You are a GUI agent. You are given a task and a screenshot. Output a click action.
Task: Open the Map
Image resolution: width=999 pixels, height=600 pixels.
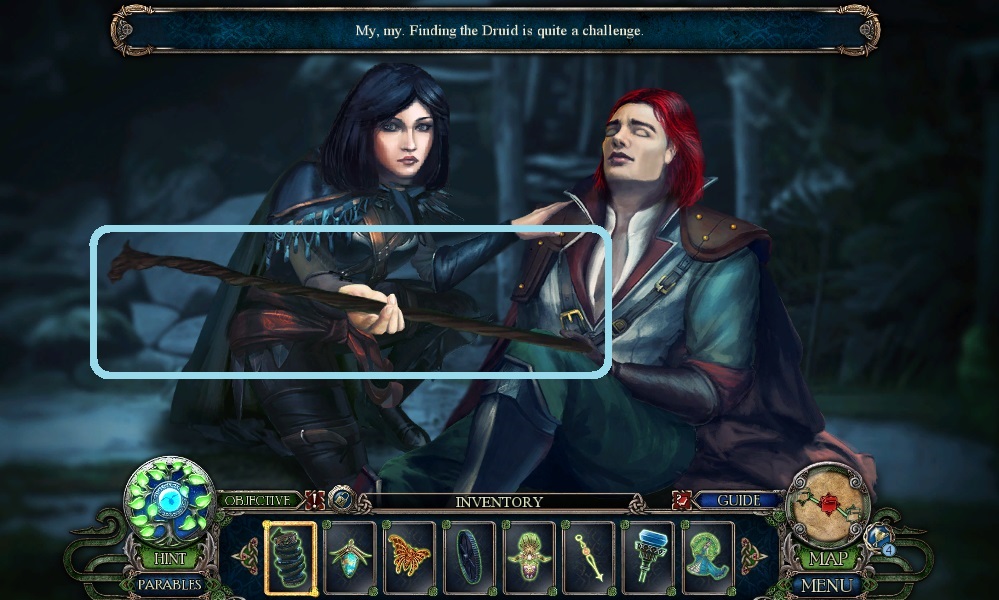[x=828, y=560]
